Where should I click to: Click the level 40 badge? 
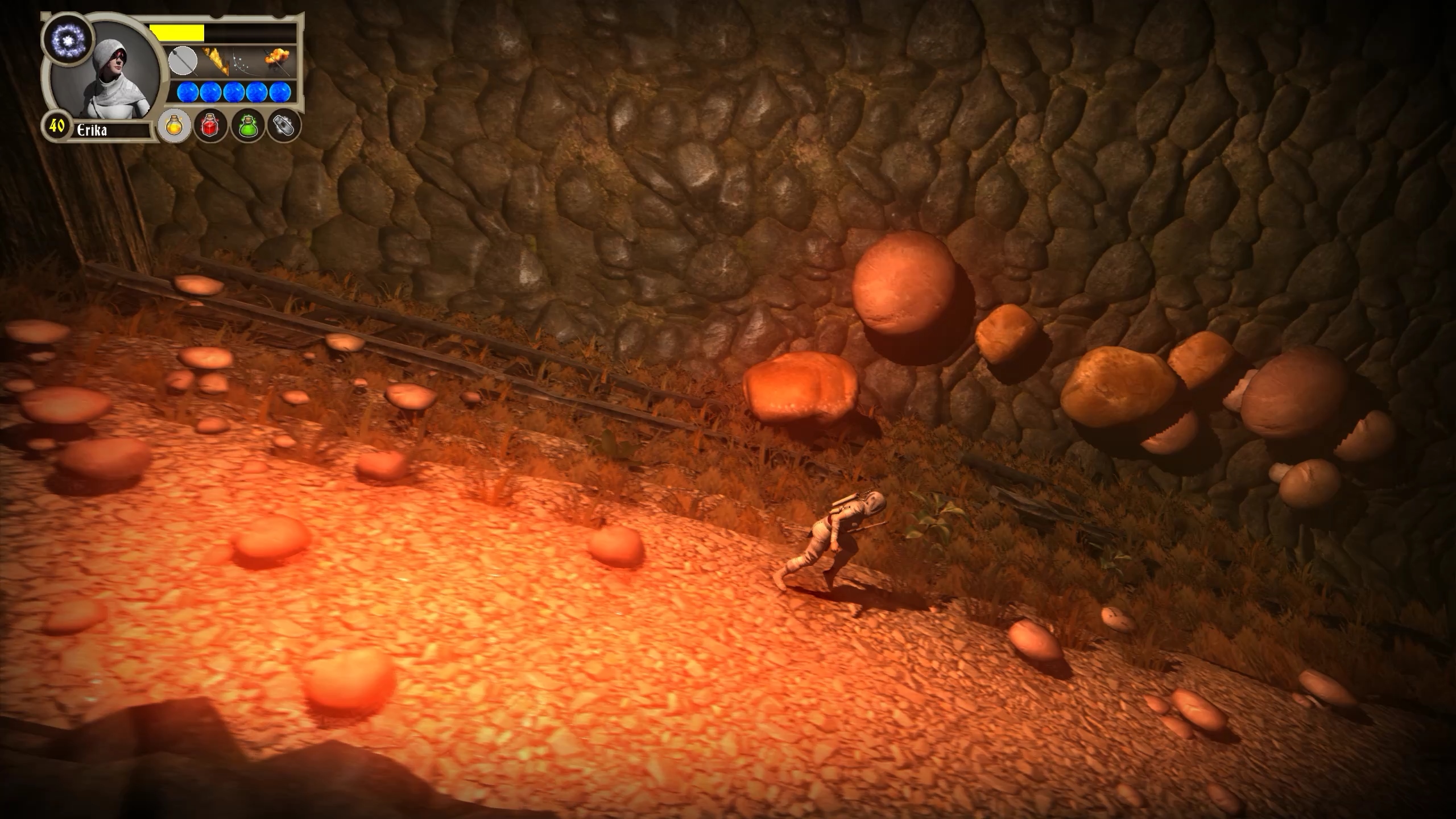[57, 128]
